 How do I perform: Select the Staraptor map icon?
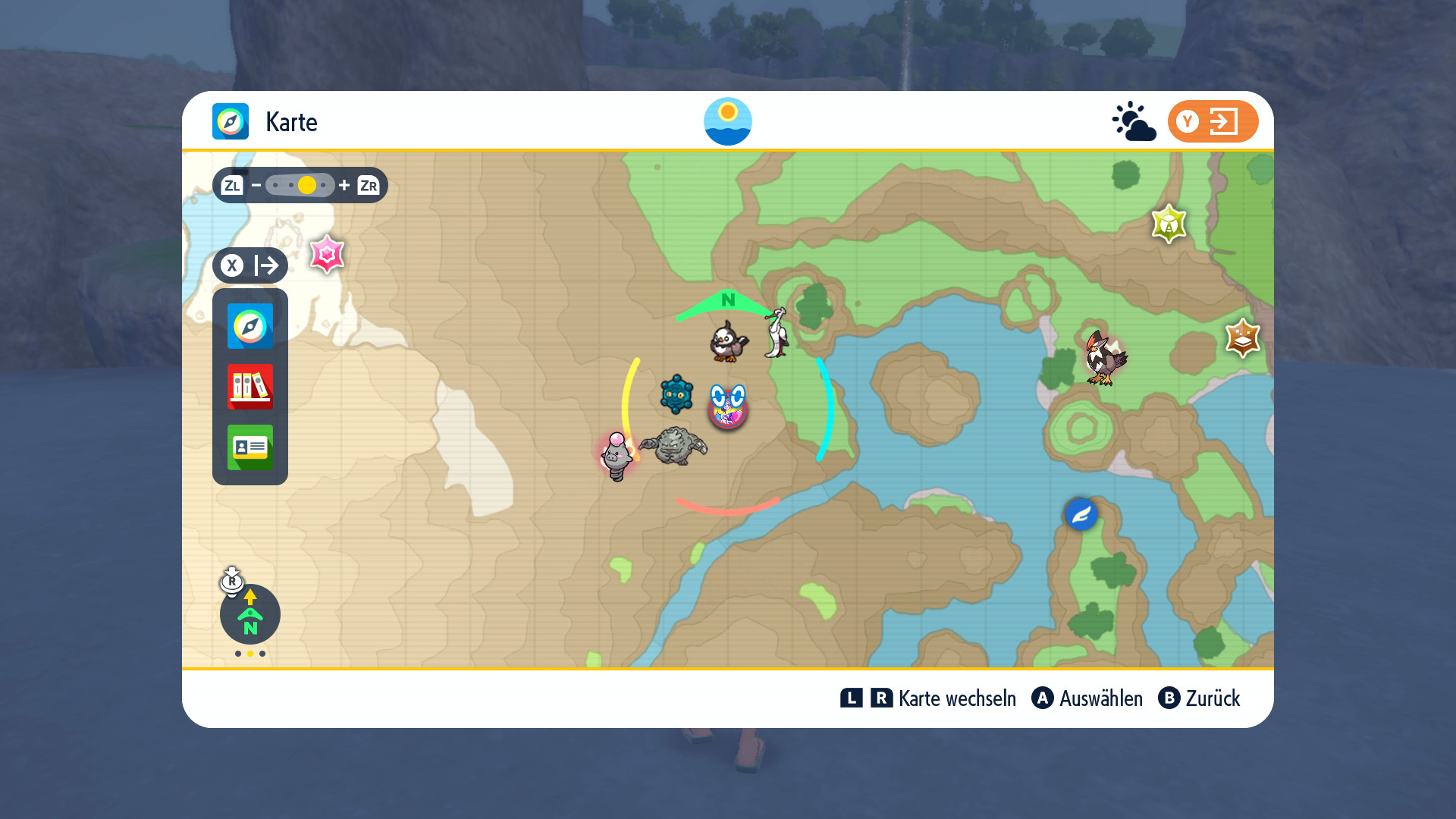click(x=1104, y=358)
